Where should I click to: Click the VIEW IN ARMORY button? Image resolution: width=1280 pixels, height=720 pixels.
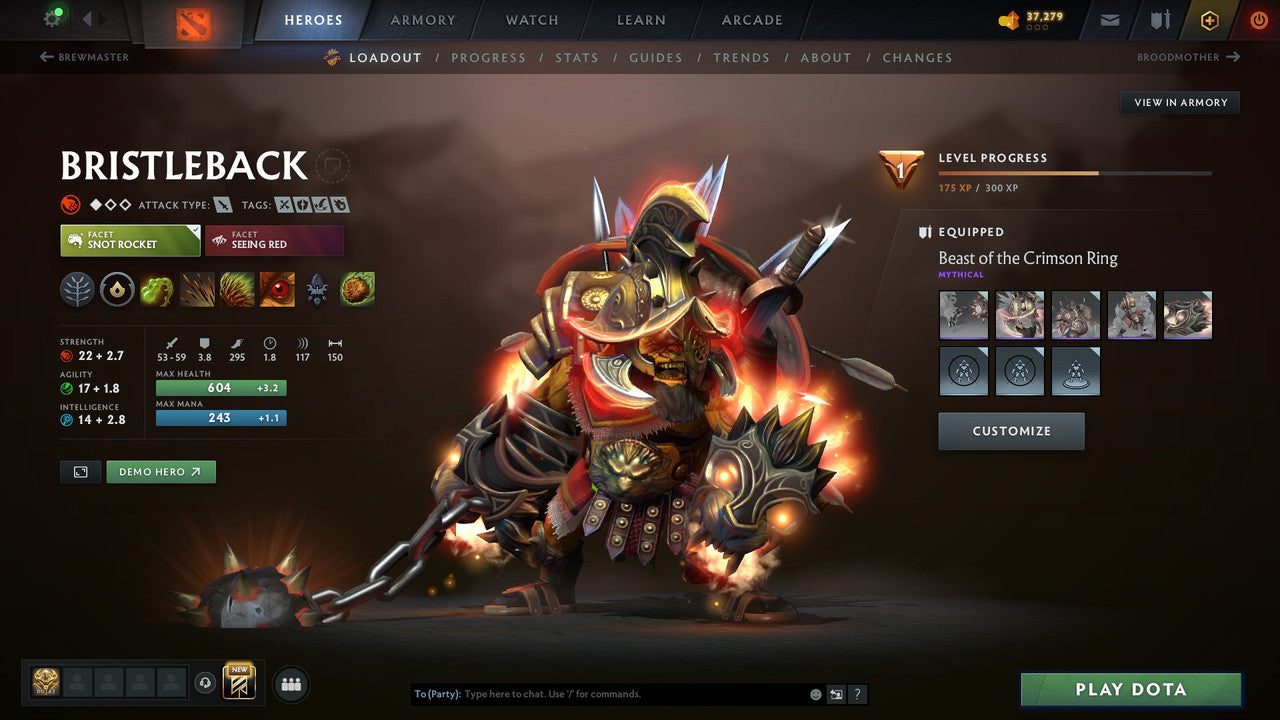pos(1180,102)
